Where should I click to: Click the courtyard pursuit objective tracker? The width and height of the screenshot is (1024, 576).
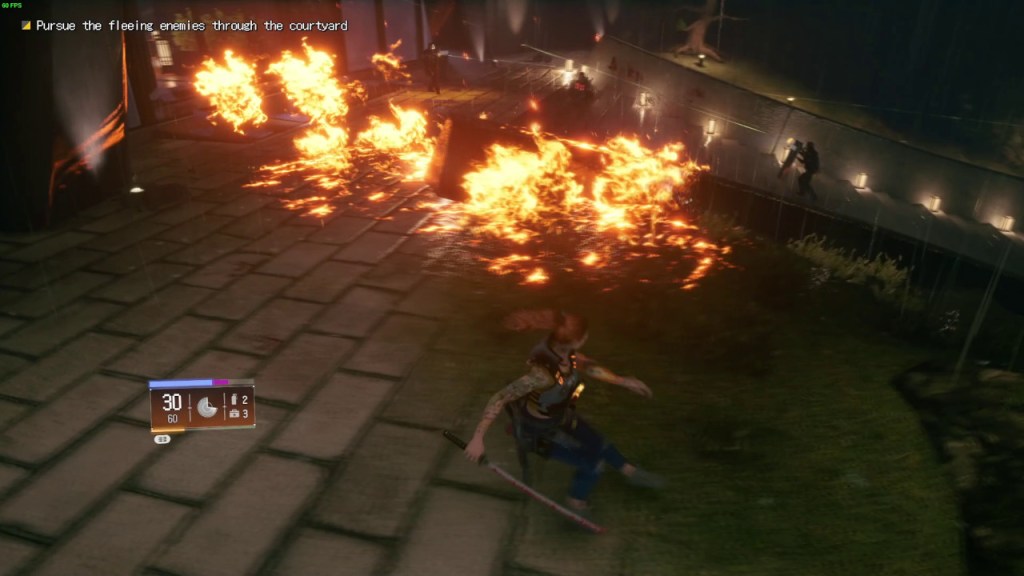(190, 25)
